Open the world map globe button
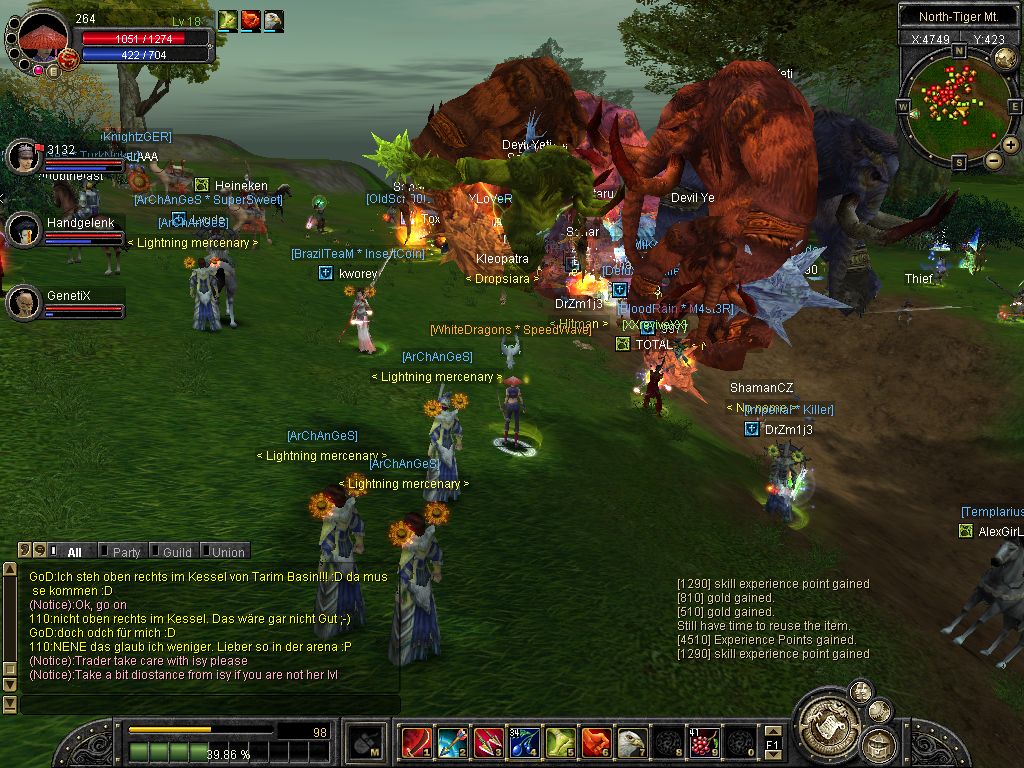Viewport: 1024px width, 768px height. tap(1005, 59)
